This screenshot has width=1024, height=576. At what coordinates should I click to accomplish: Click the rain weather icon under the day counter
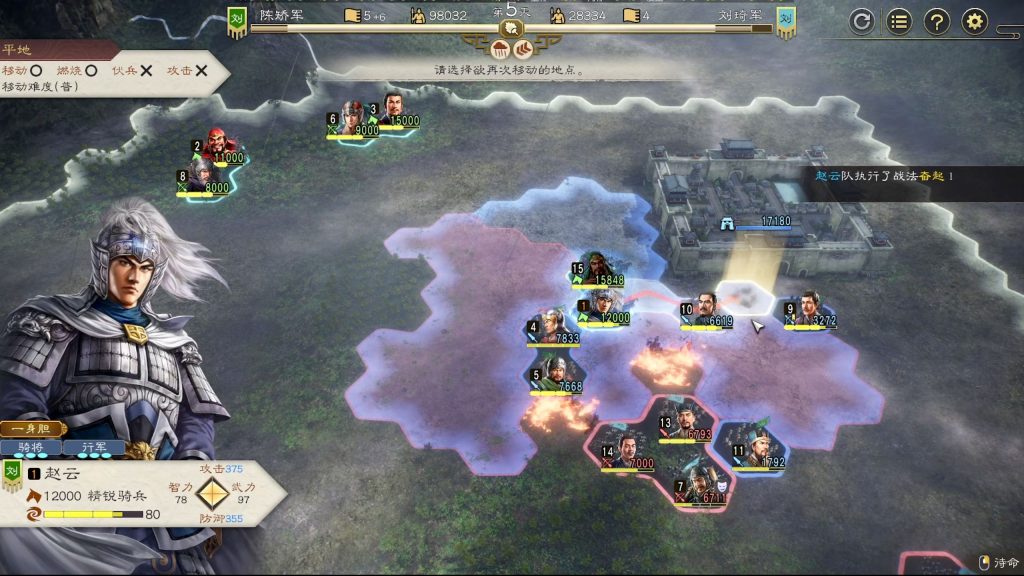pos(500,48)
